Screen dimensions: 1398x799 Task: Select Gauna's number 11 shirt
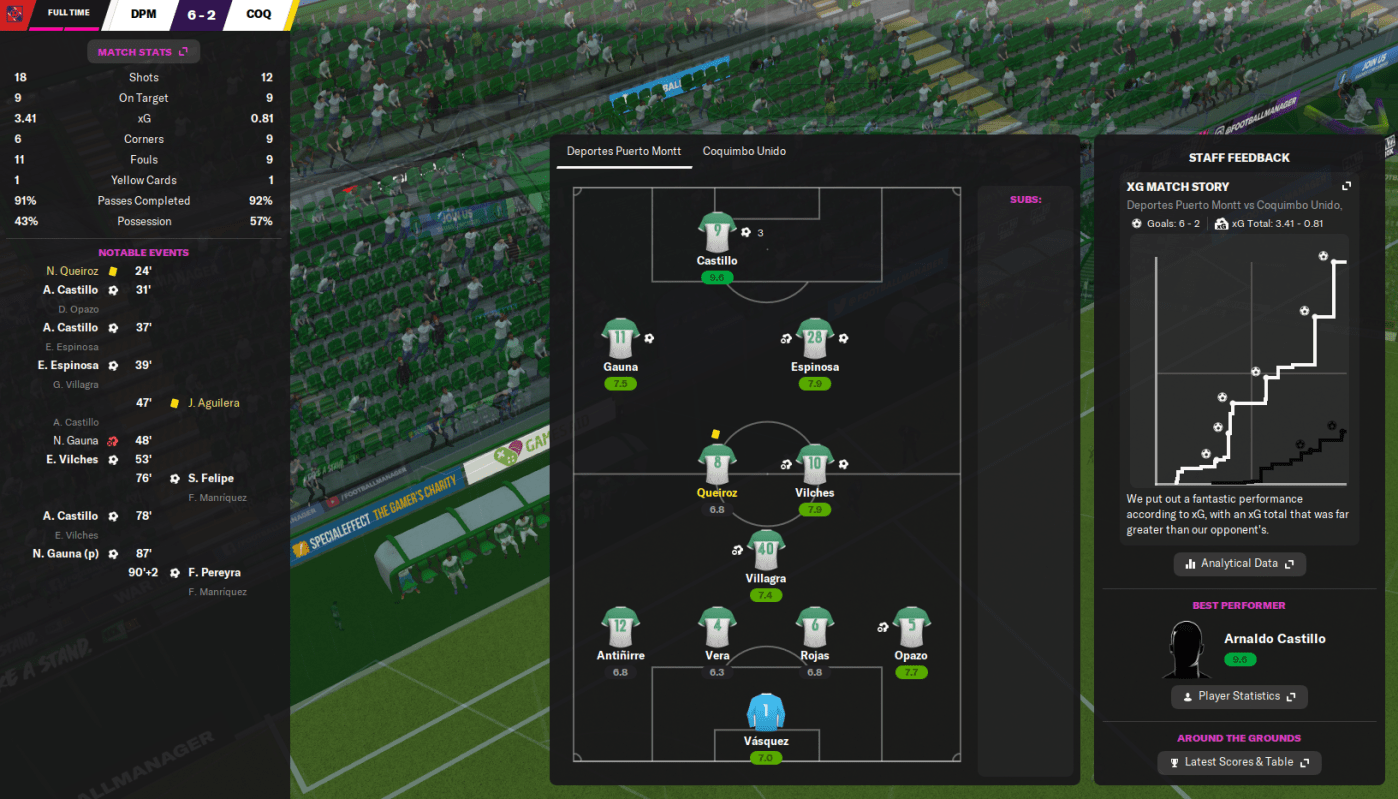pyautogui.click(x=620, y=339)
